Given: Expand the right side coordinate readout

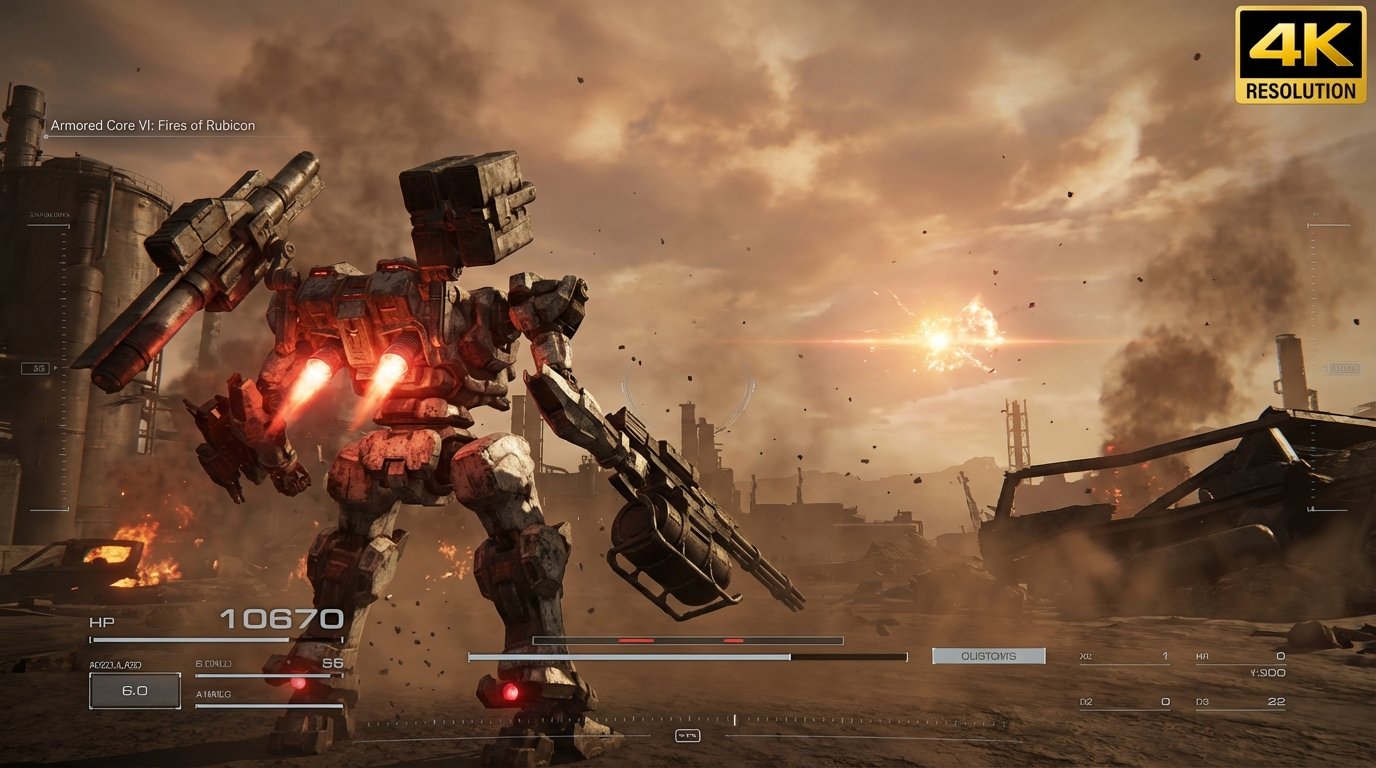Looking at the screenshot, I should pyautogui.click(x=1268, y=672).
